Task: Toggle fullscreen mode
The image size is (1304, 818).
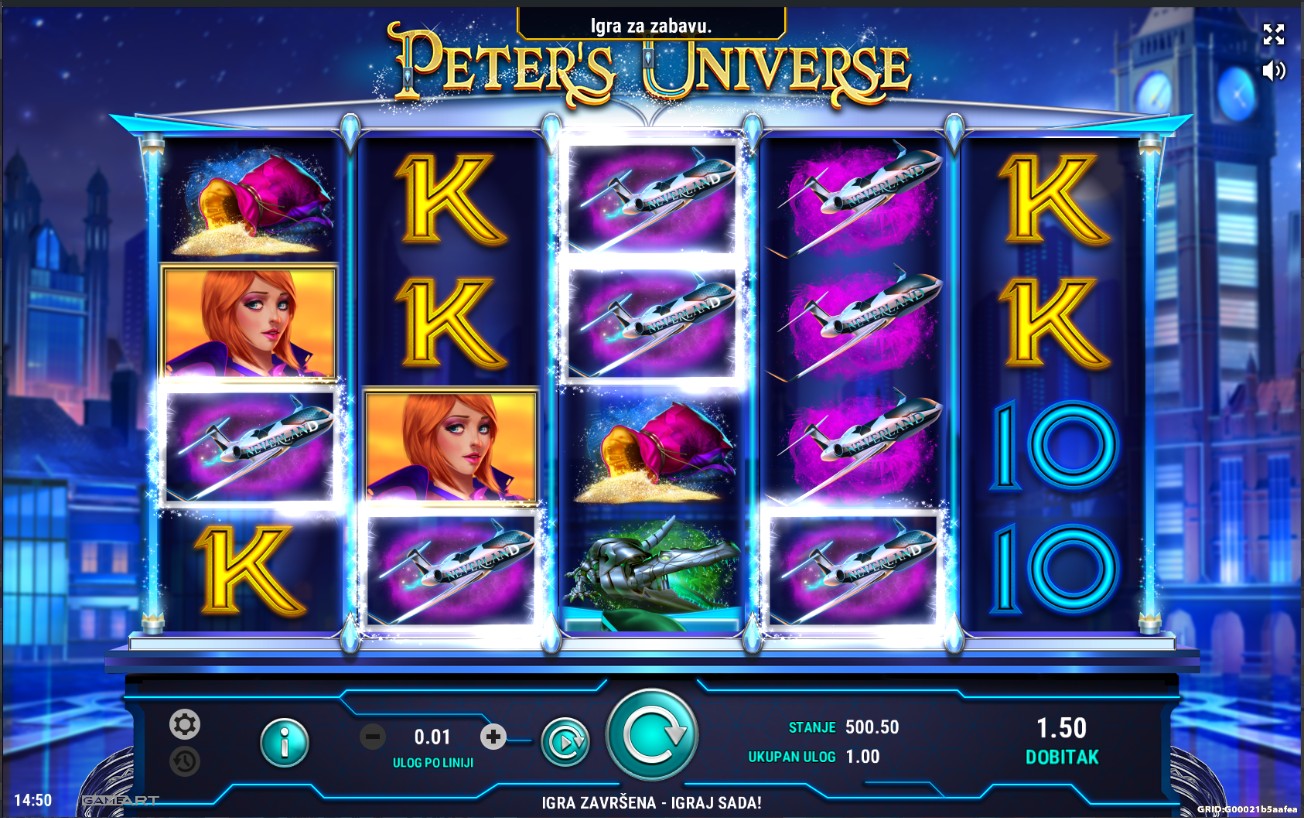Action: coord(1273,35)
